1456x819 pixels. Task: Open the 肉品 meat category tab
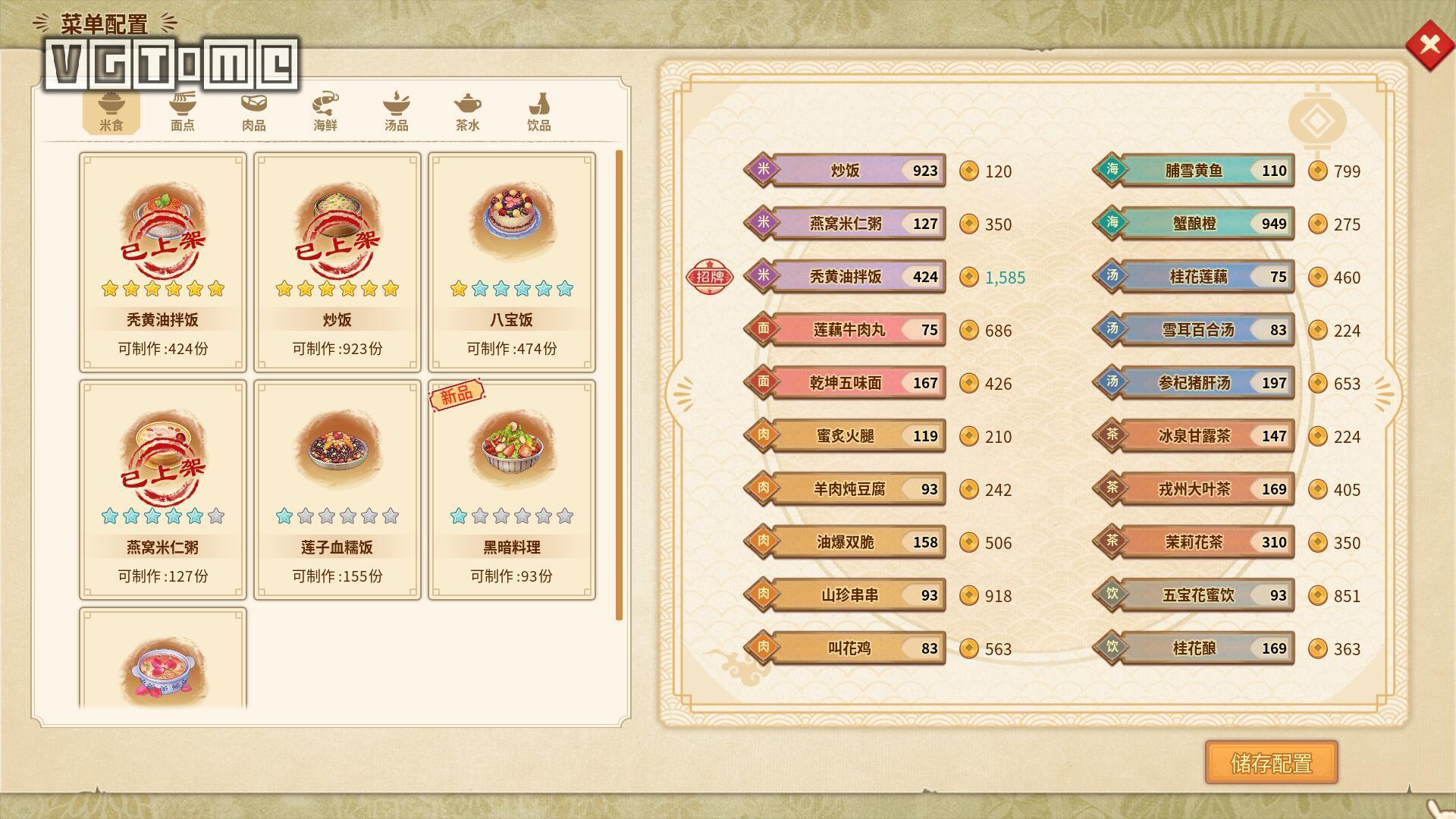click(253, 111)
